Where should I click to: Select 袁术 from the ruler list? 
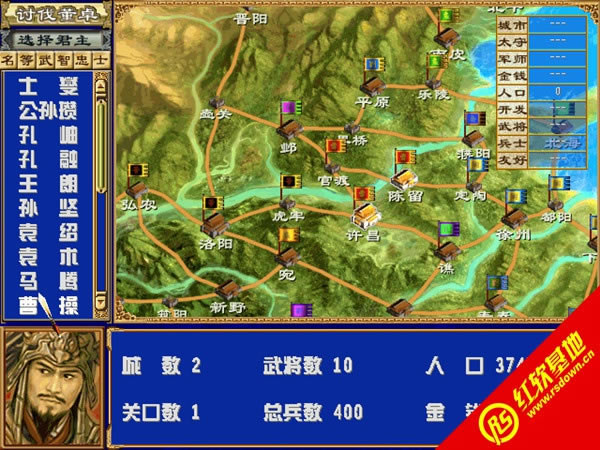(50, 253)
